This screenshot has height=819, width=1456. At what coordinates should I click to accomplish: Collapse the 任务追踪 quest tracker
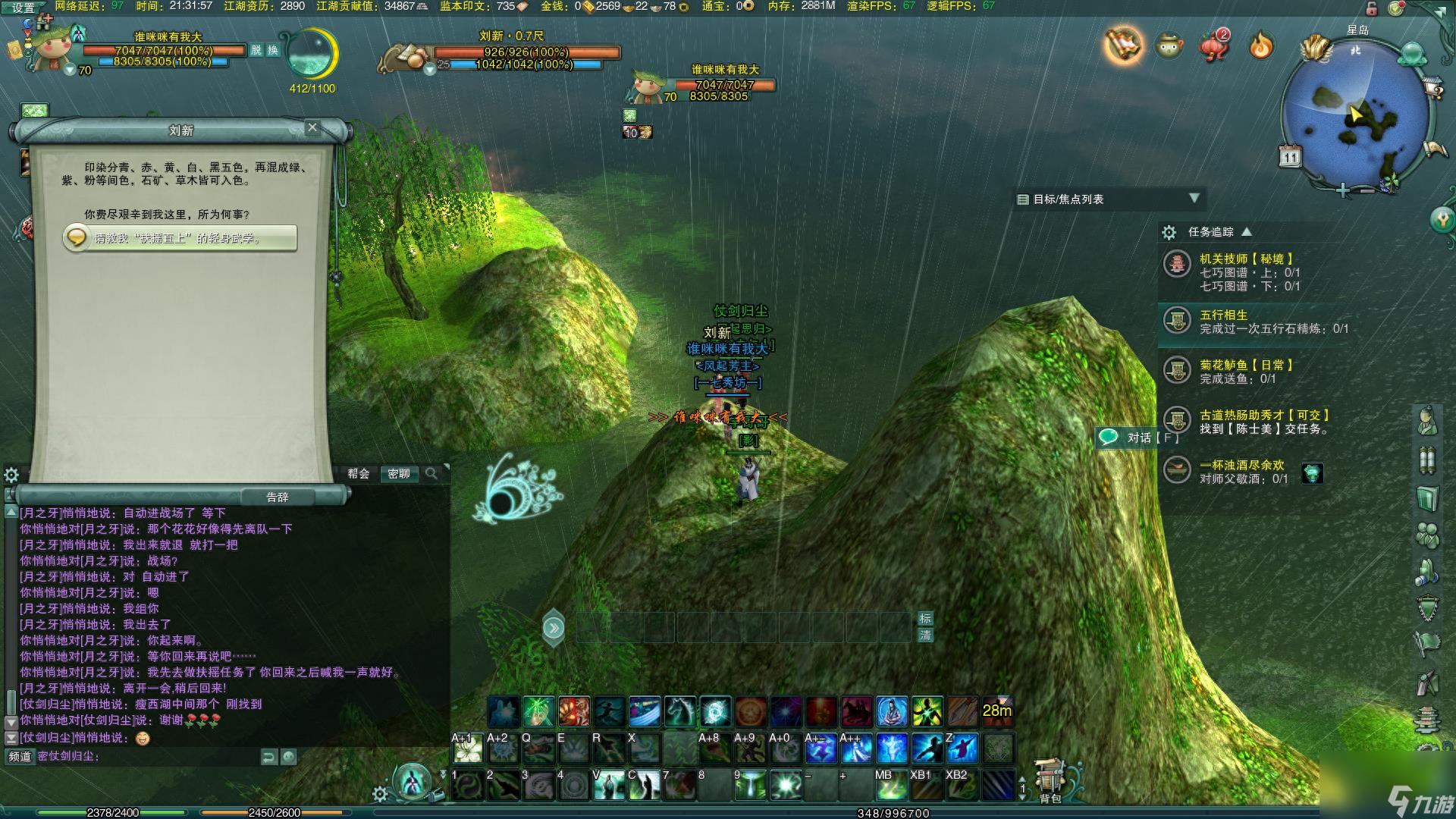(1246, 231)
